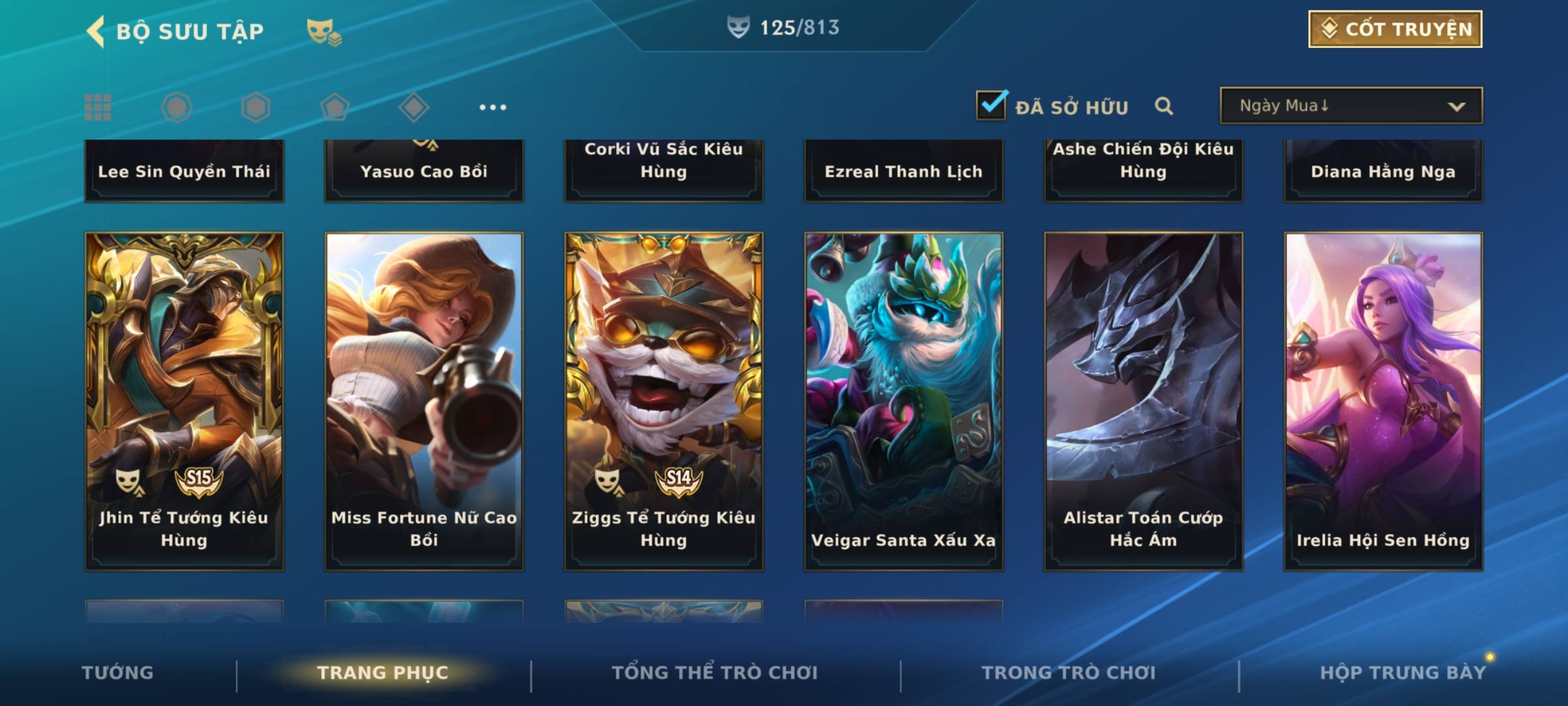Screen dimensions: 1568x706
Task: Select the Jhin Tể Tướng Kiêu Hùng skin
Action: [x=184, y=400]
